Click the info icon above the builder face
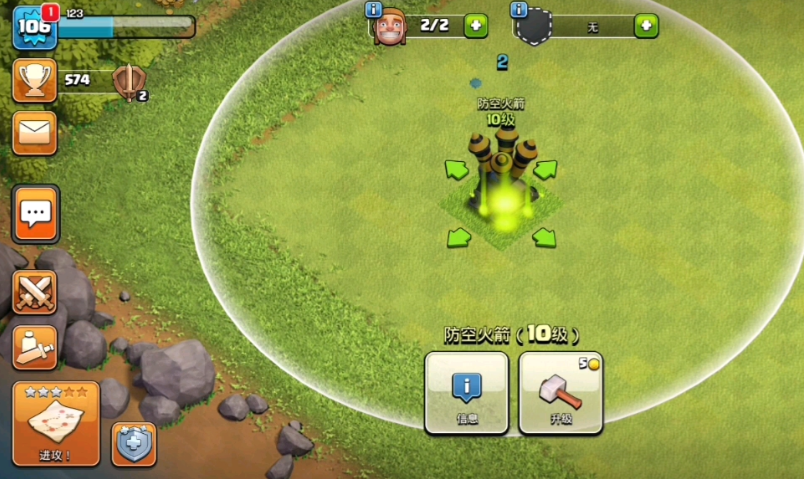 click(x=374, y=10)
